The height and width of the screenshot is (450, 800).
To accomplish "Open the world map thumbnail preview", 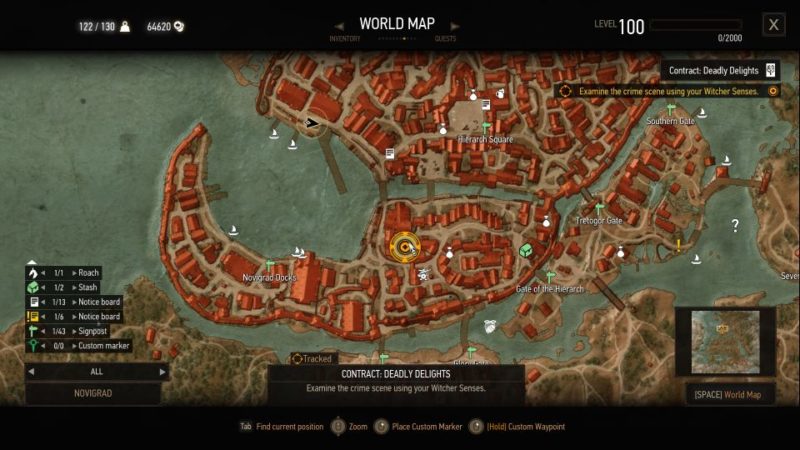I will click(x=726, y=342).
